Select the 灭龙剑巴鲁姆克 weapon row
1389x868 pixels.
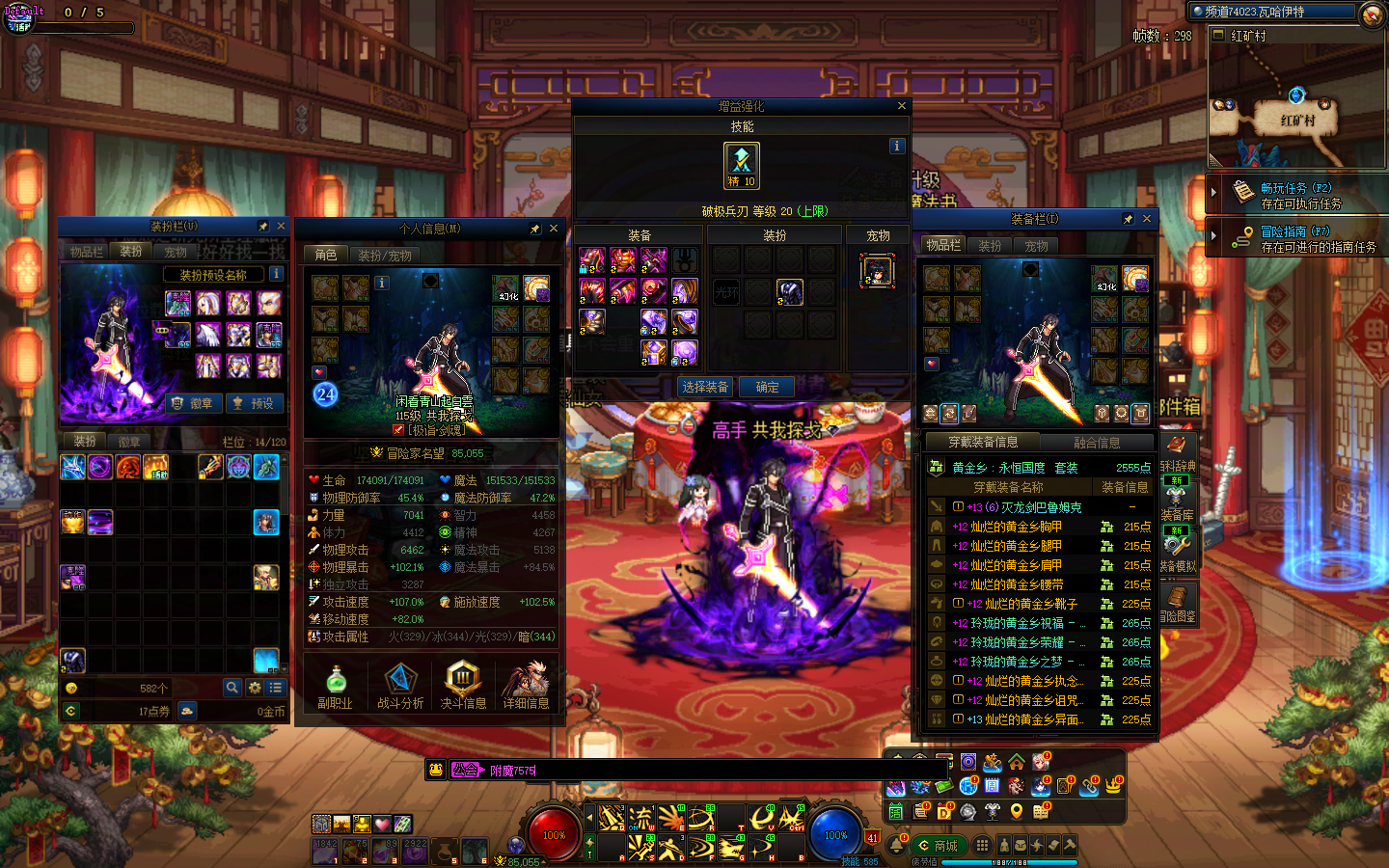pos(1025,507)
